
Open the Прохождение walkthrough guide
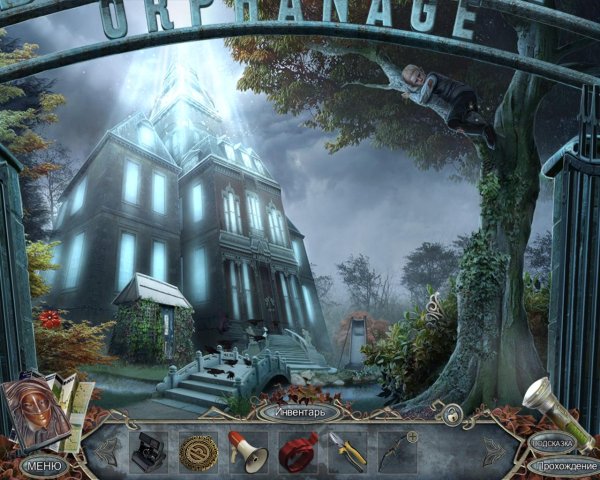(563, 465)
